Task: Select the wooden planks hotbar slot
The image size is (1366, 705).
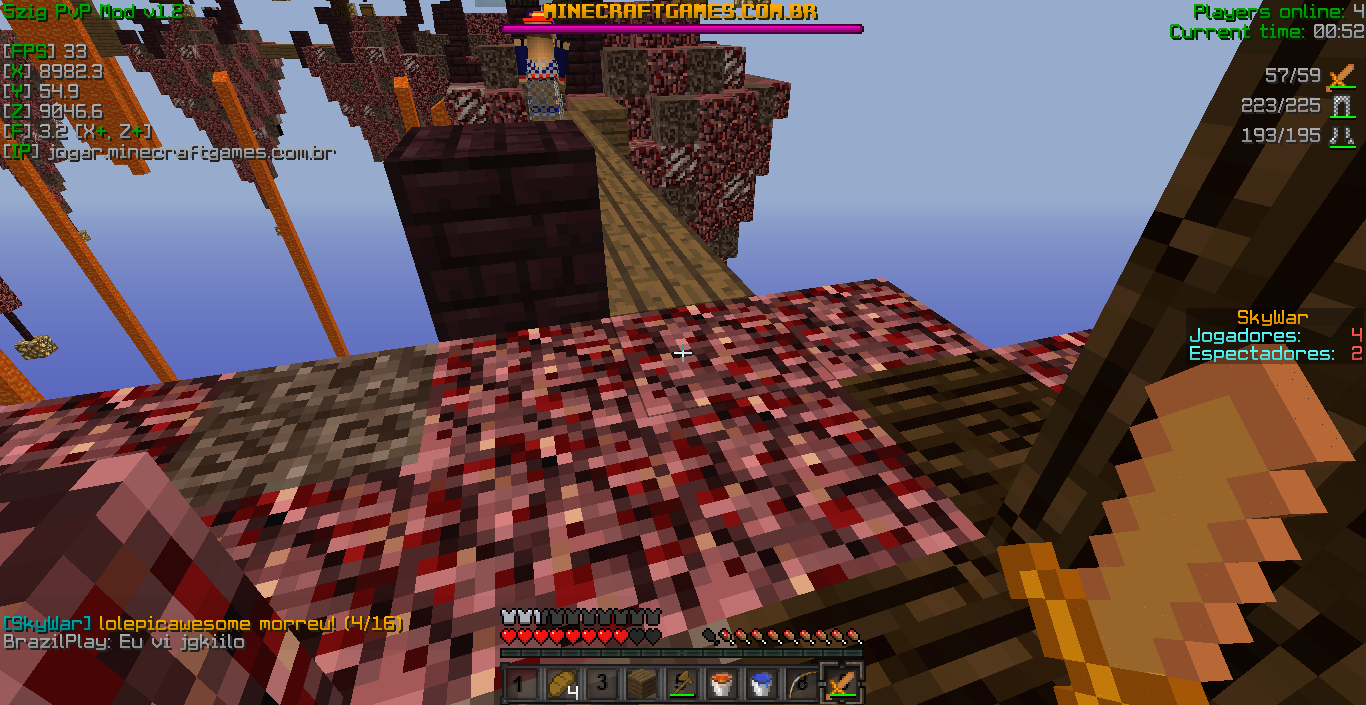Action: (640, 685)
